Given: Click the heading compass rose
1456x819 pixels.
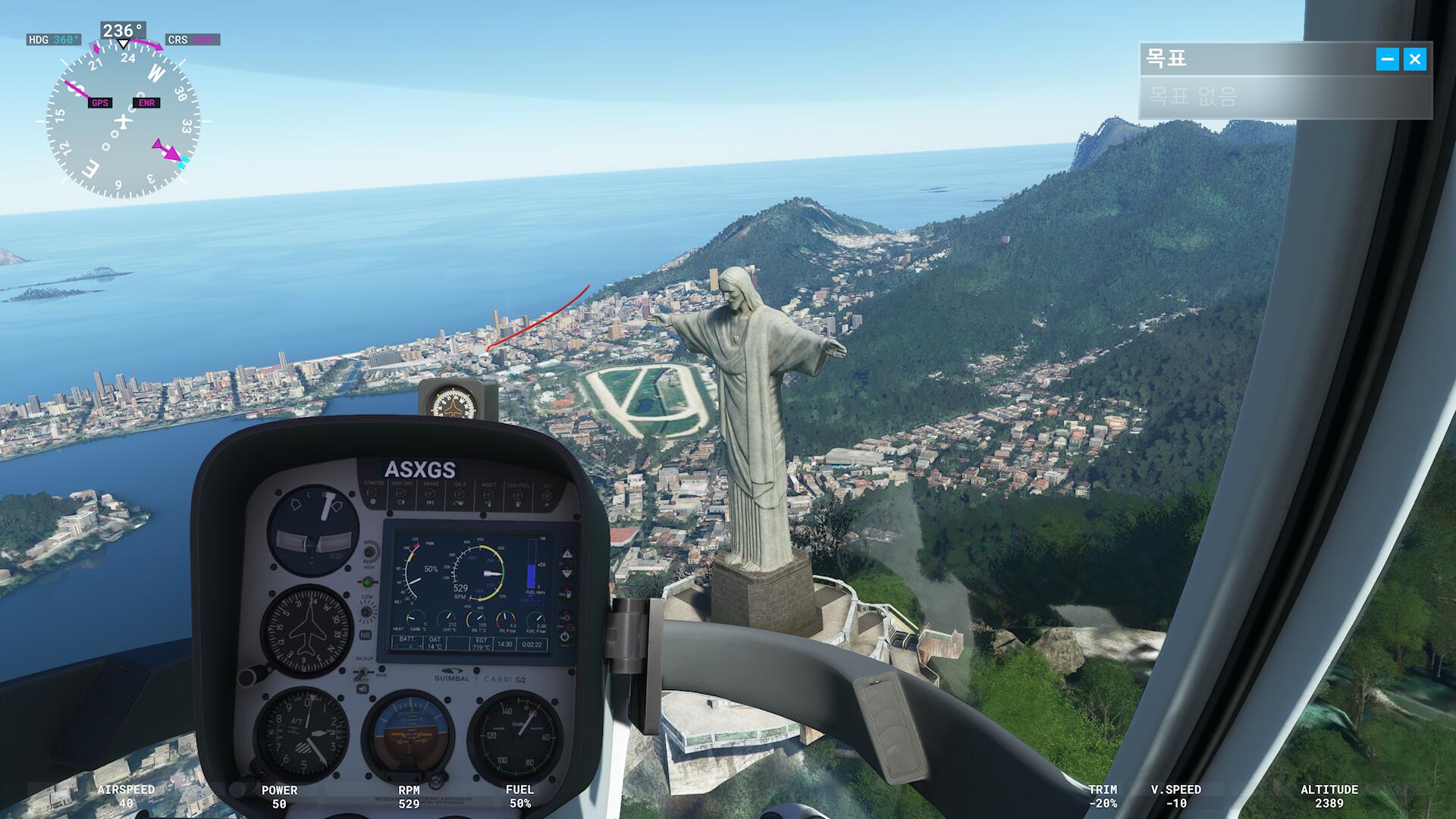Looking at the screenshot, I should click(x=124, y=121).
